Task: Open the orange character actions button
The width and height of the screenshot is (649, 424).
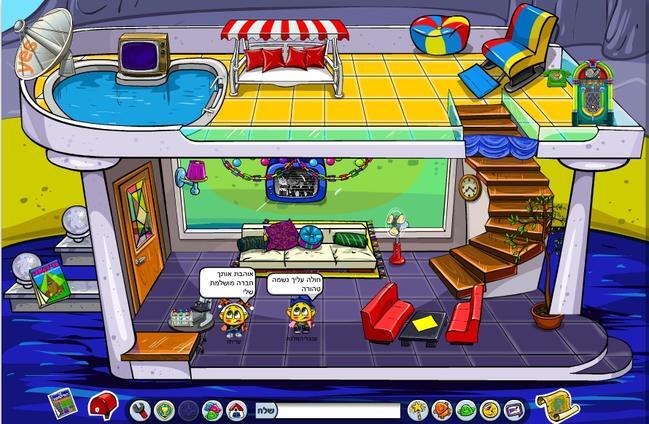Action: coord(442,409)
